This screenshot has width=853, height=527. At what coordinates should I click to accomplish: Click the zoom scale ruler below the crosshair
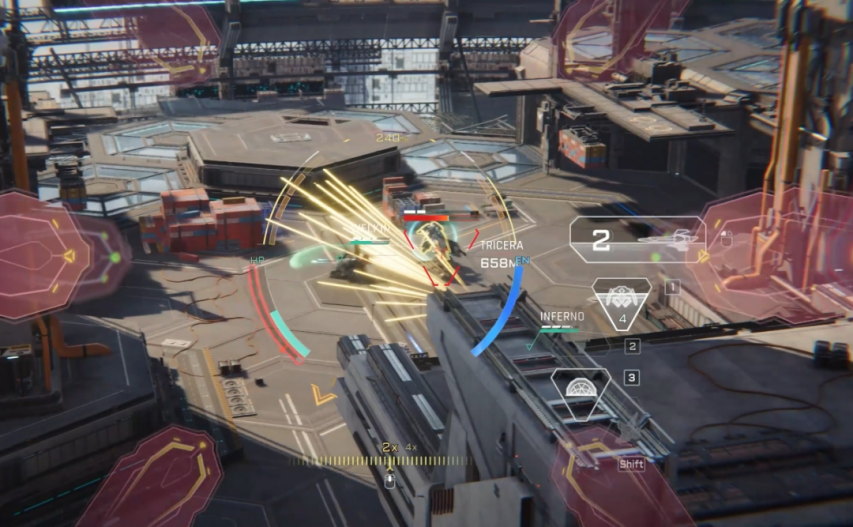tap(390, 461)
